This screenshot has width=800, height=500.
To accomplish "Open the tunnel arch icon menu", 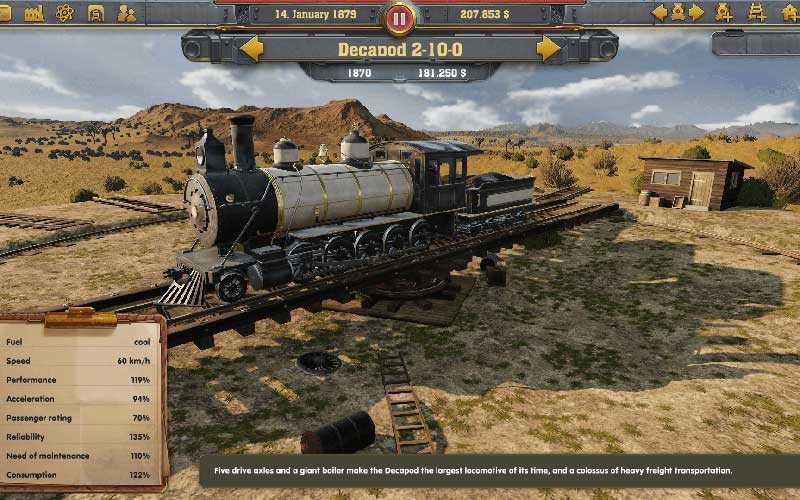I will pos(96,13).
